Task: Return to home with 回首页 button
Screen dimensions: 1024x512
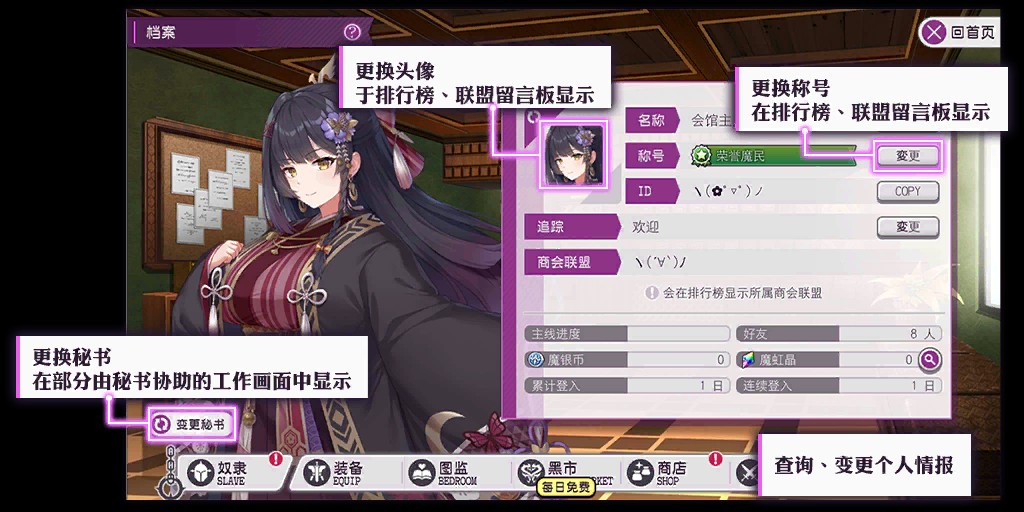Action: point(959,32)
